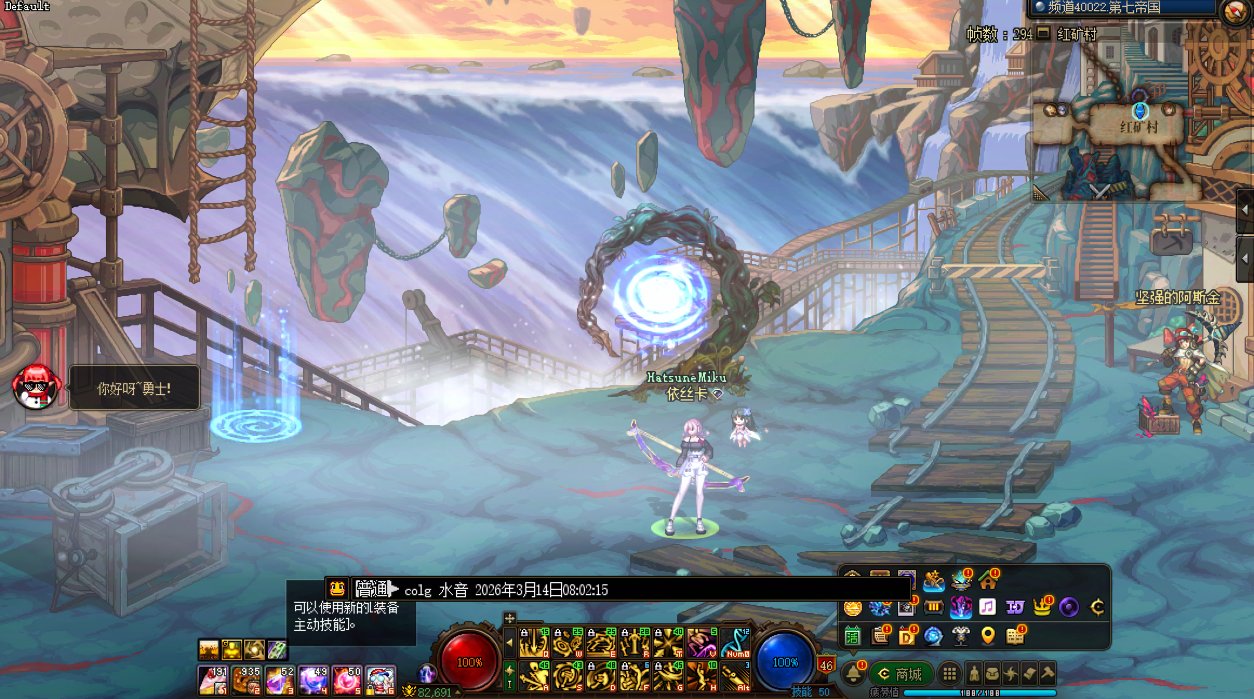The width and height of the screenshot is (1254, 699).
Task: Click the notification bell icon
Action: tap(853, 673)
